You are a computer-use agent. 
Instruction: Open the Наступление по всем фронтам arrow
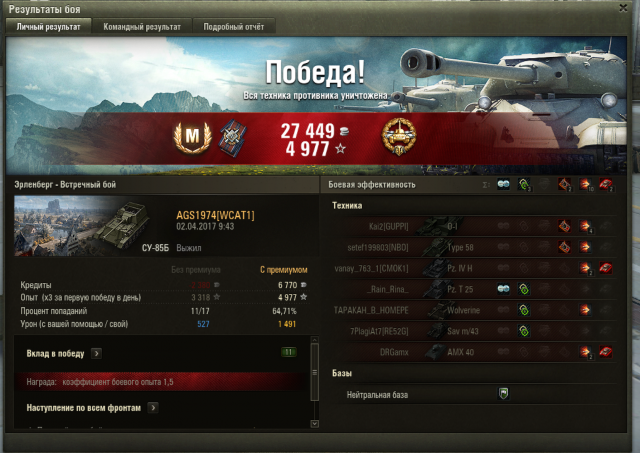[x=153, y=407]
